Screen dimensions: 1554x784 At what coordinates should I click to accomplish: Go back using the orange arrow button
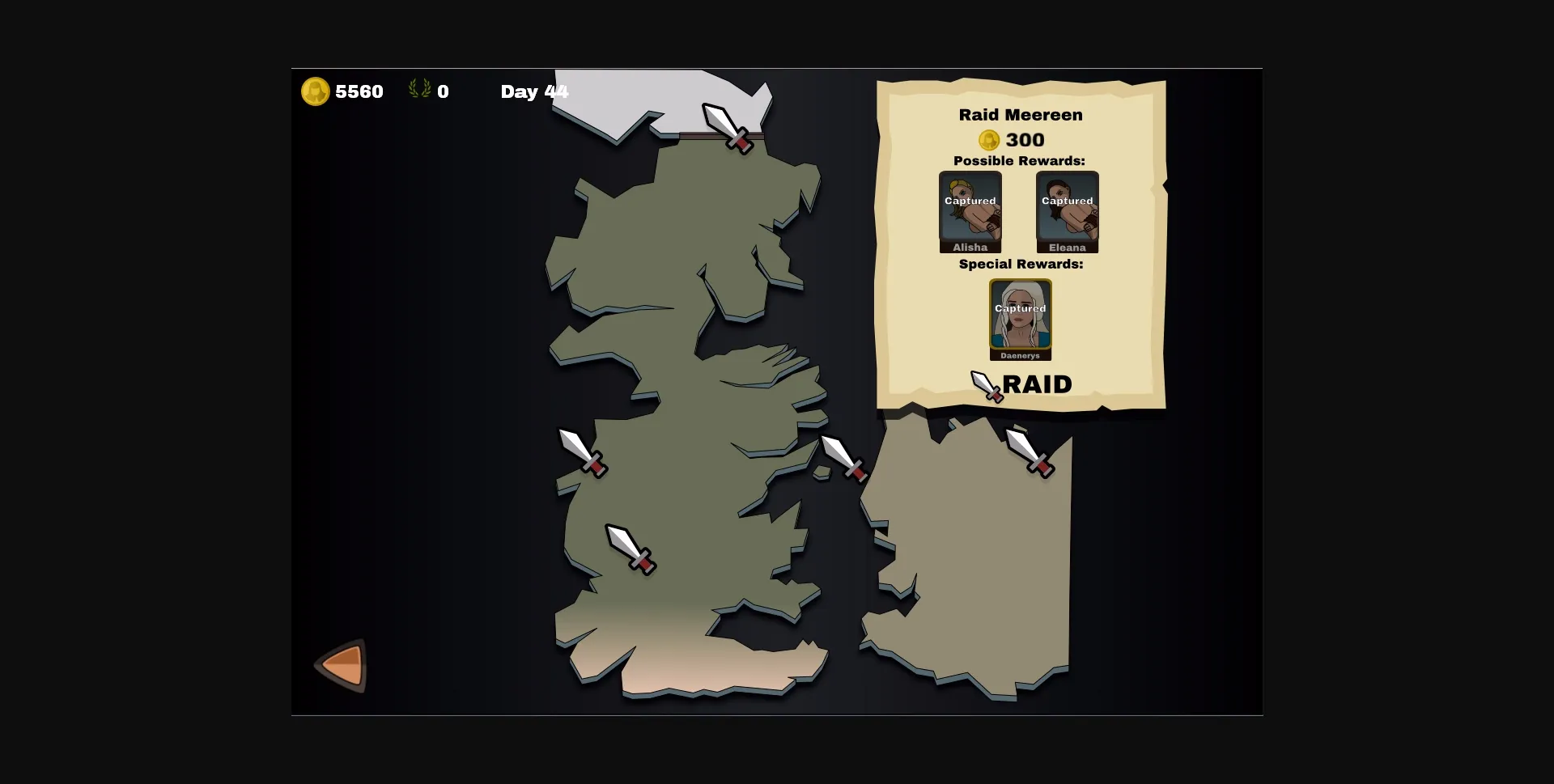[341, 663]
